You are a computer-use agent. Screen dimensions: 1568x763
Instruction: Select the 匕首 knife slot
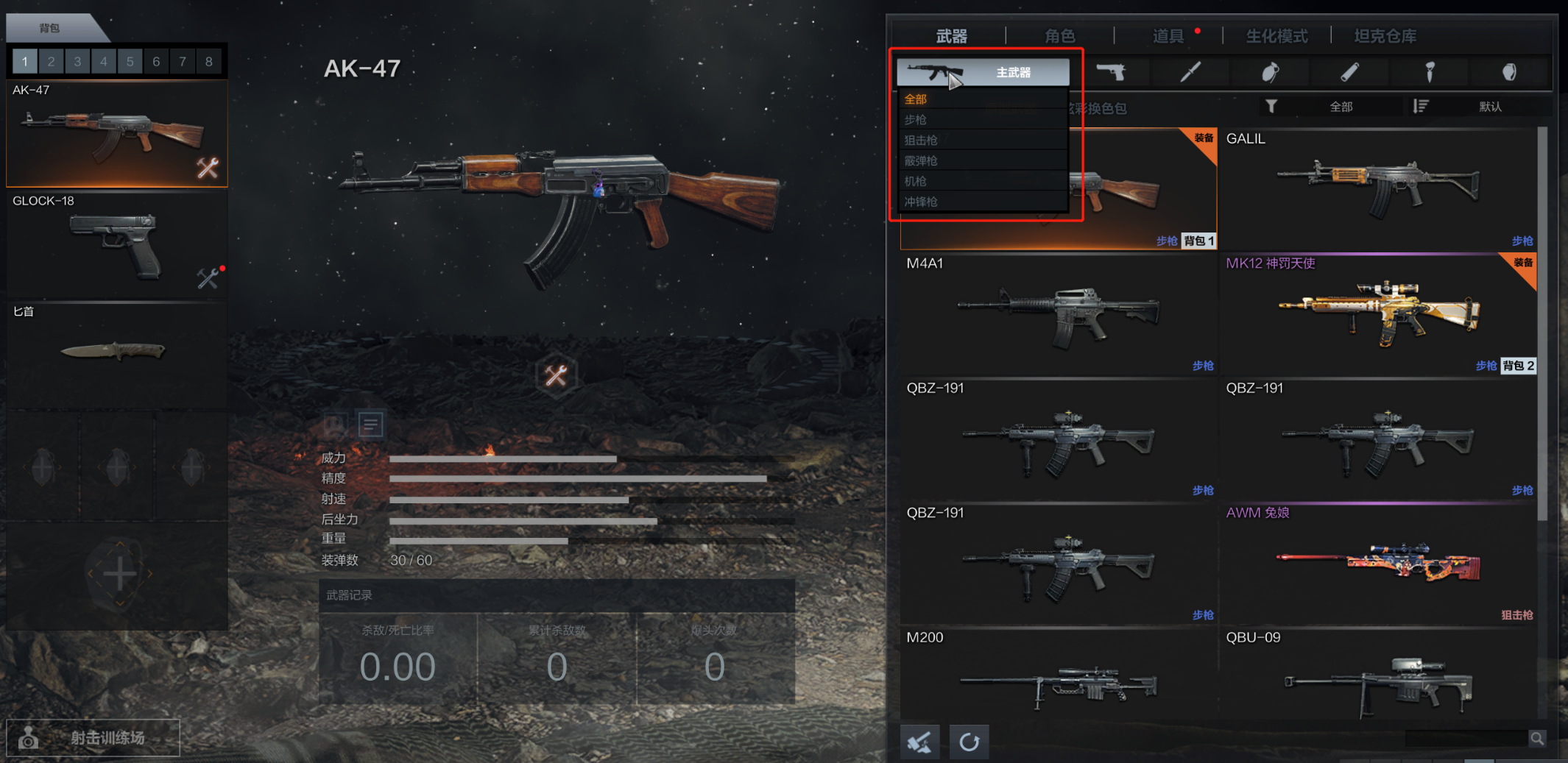pos(116,353)
